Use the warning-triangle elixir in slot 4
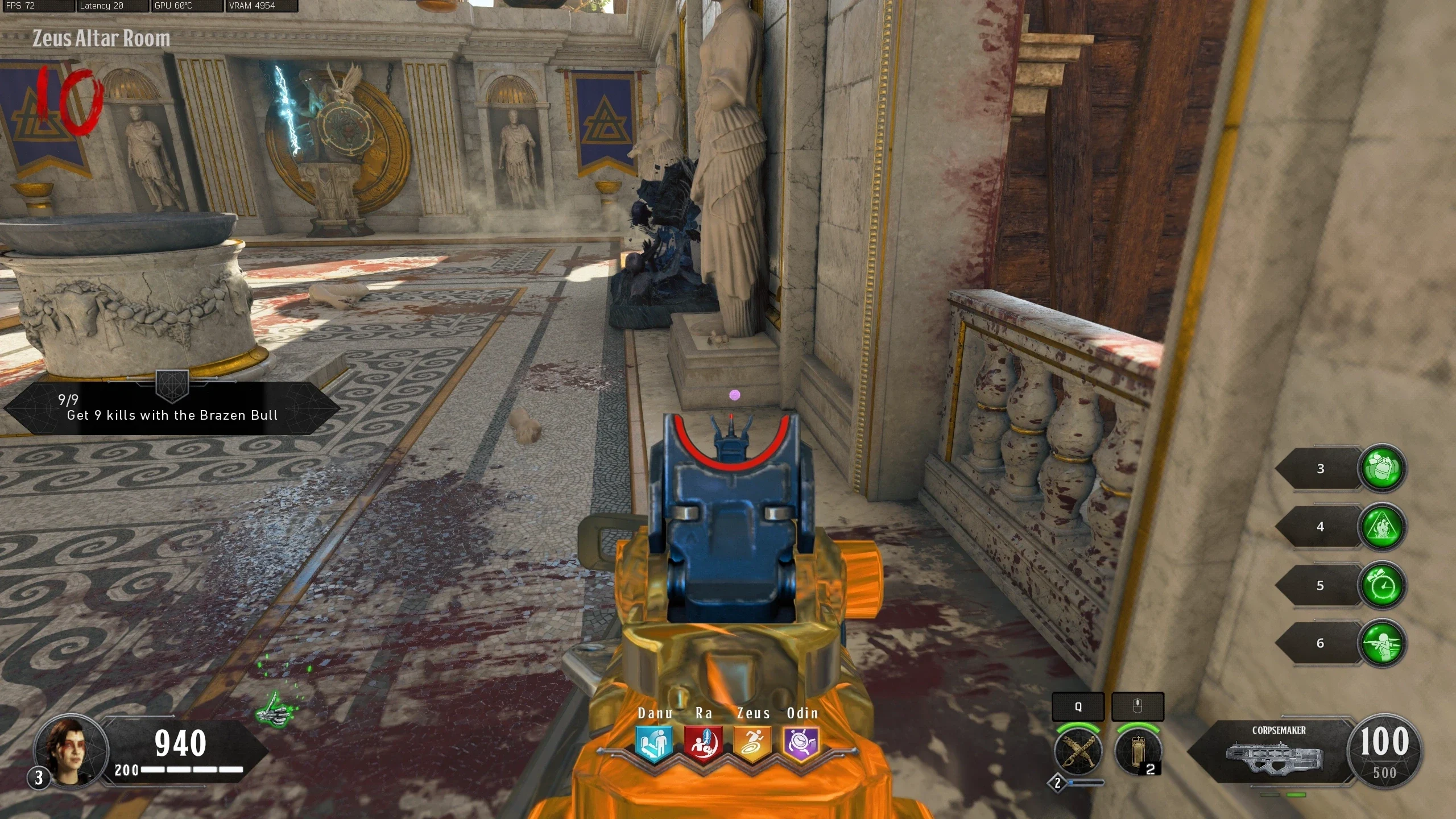Screen dimensions: 1456x819 pyautogui.click(x=1382, y=527)
